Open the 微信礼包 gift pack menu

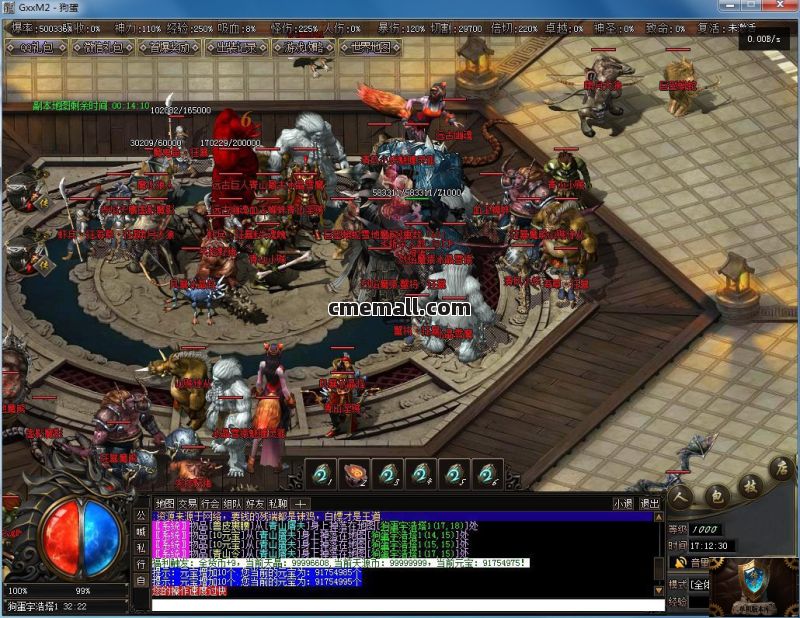click(103, 47)
